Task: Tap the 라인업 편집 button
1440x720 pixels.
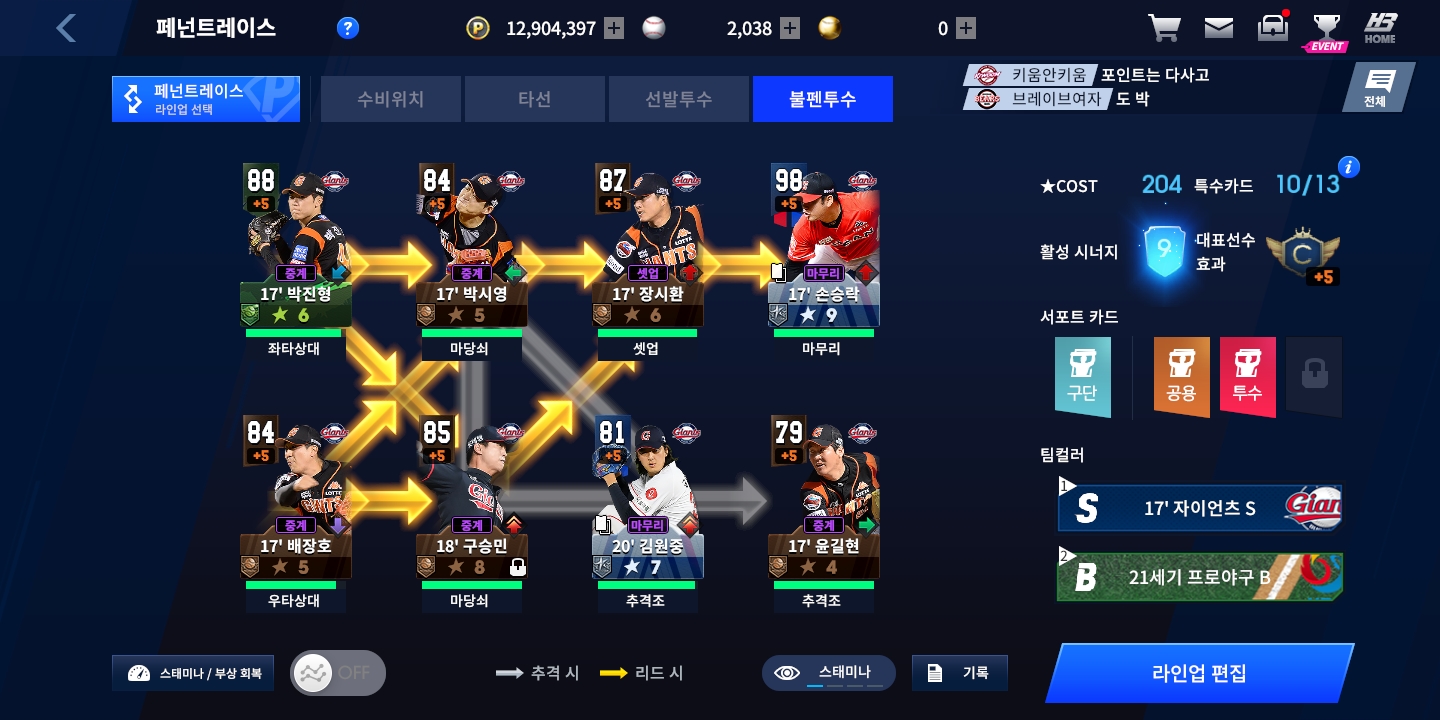Action: tap(1199, 672)
